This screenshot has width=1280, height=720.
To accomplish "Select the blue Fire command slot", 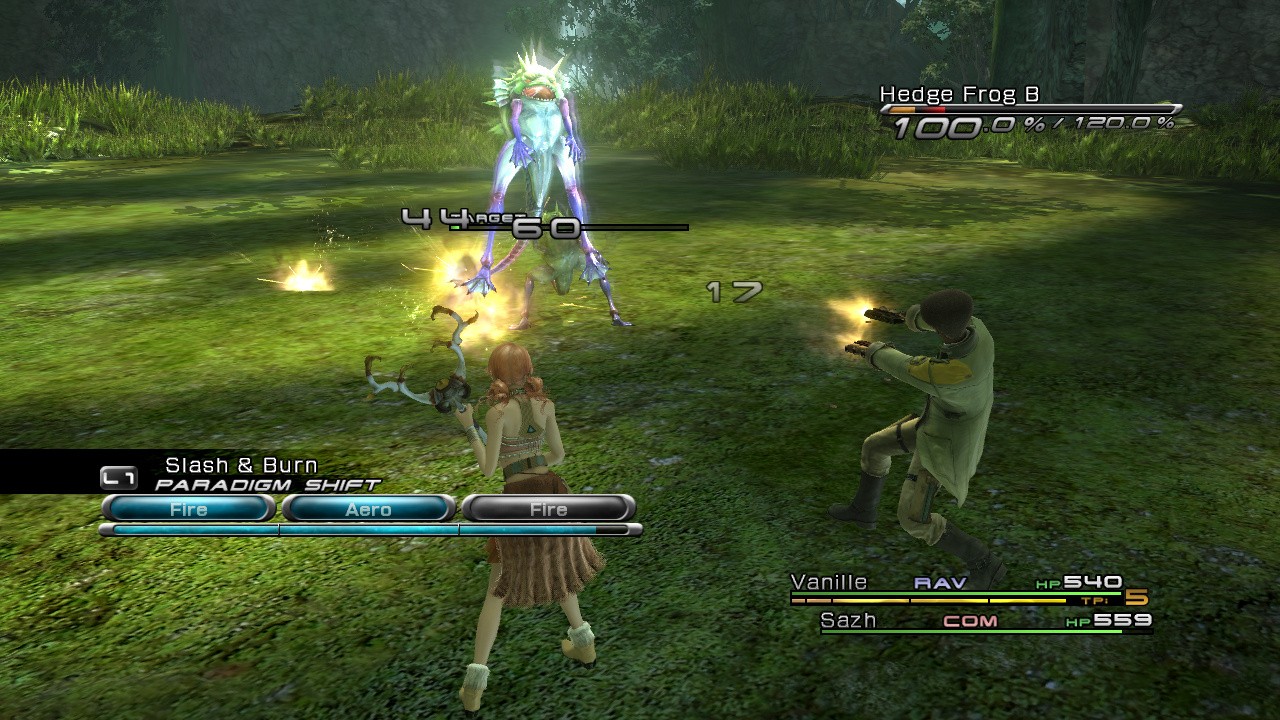I will pos(188,509).
